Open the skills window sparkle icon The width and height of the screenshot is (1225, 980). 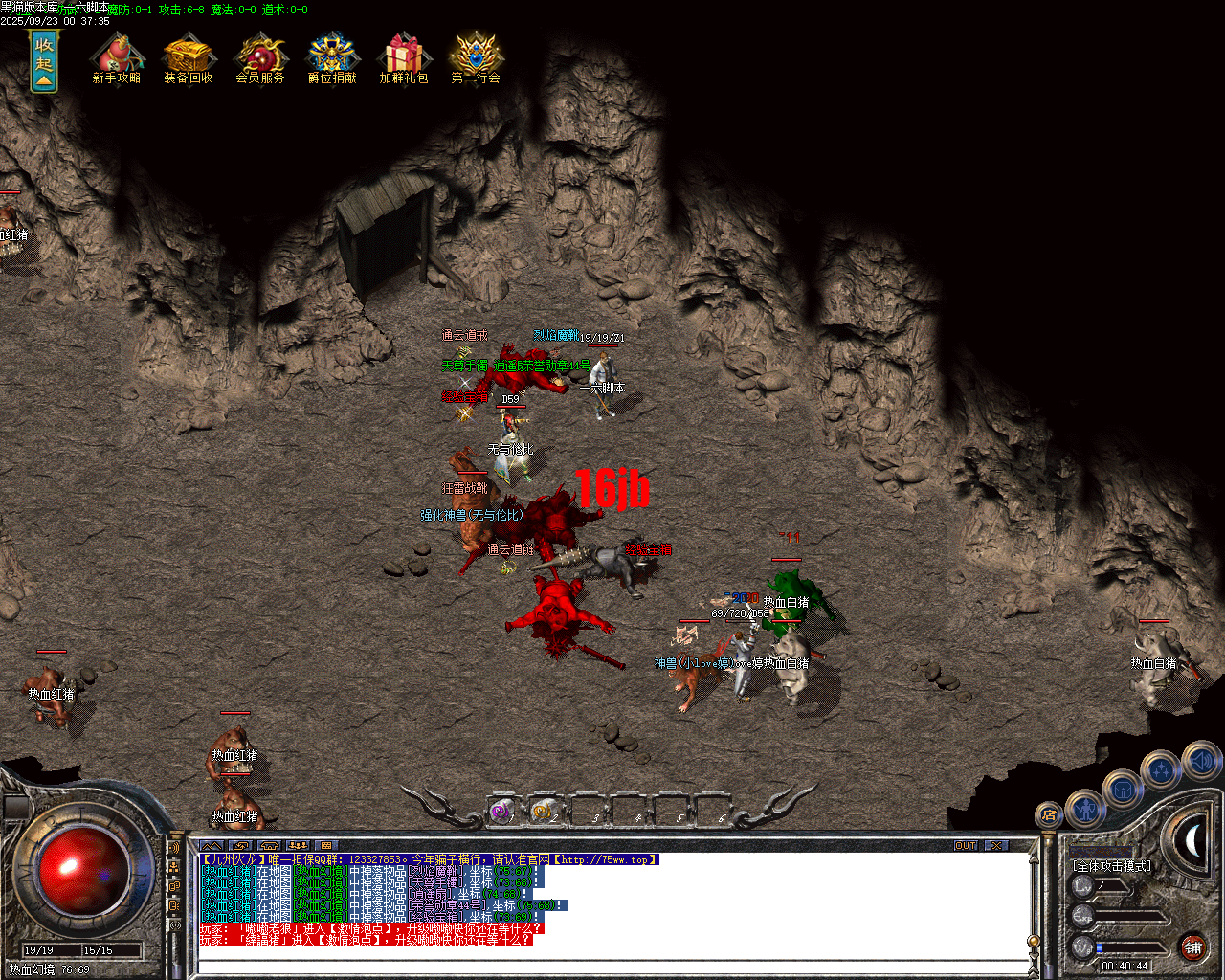coord(1160,769)
